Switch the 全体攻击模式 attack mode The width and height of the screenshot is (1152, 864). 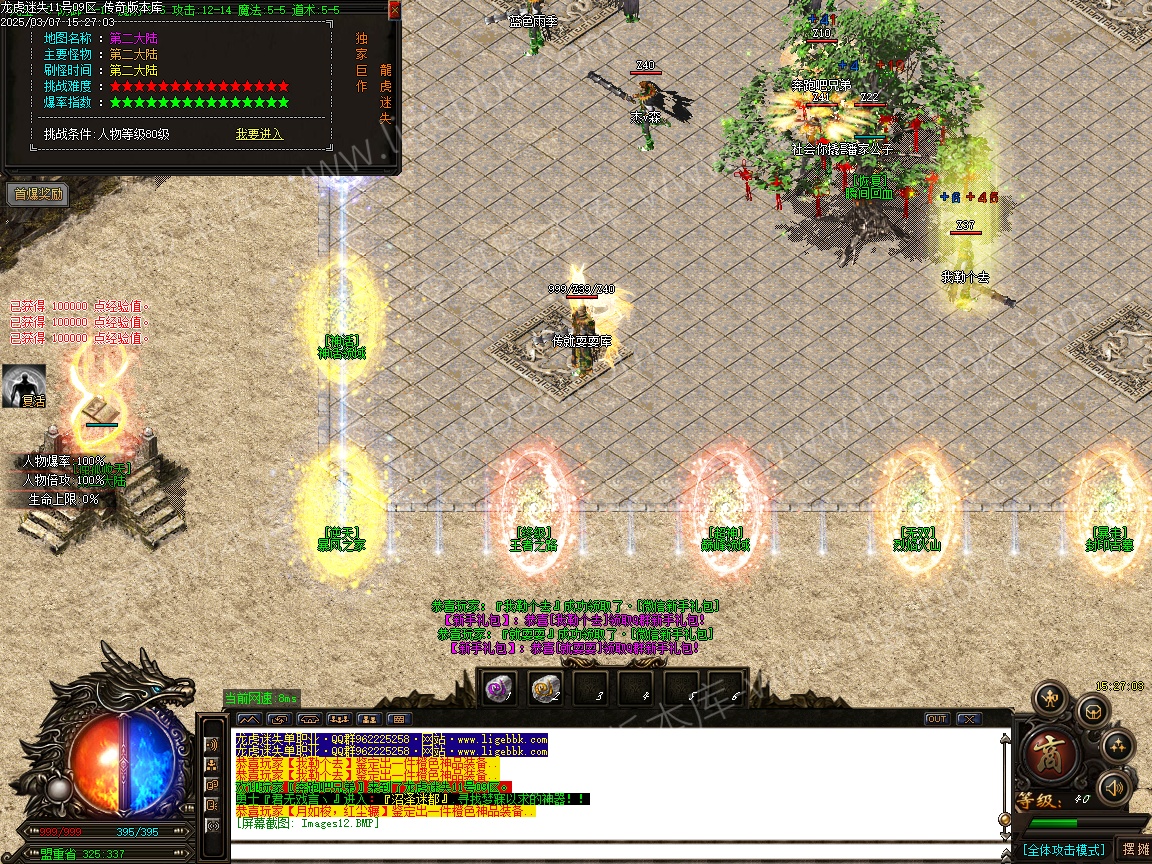pyautogui.click(x=1063, y=850)
